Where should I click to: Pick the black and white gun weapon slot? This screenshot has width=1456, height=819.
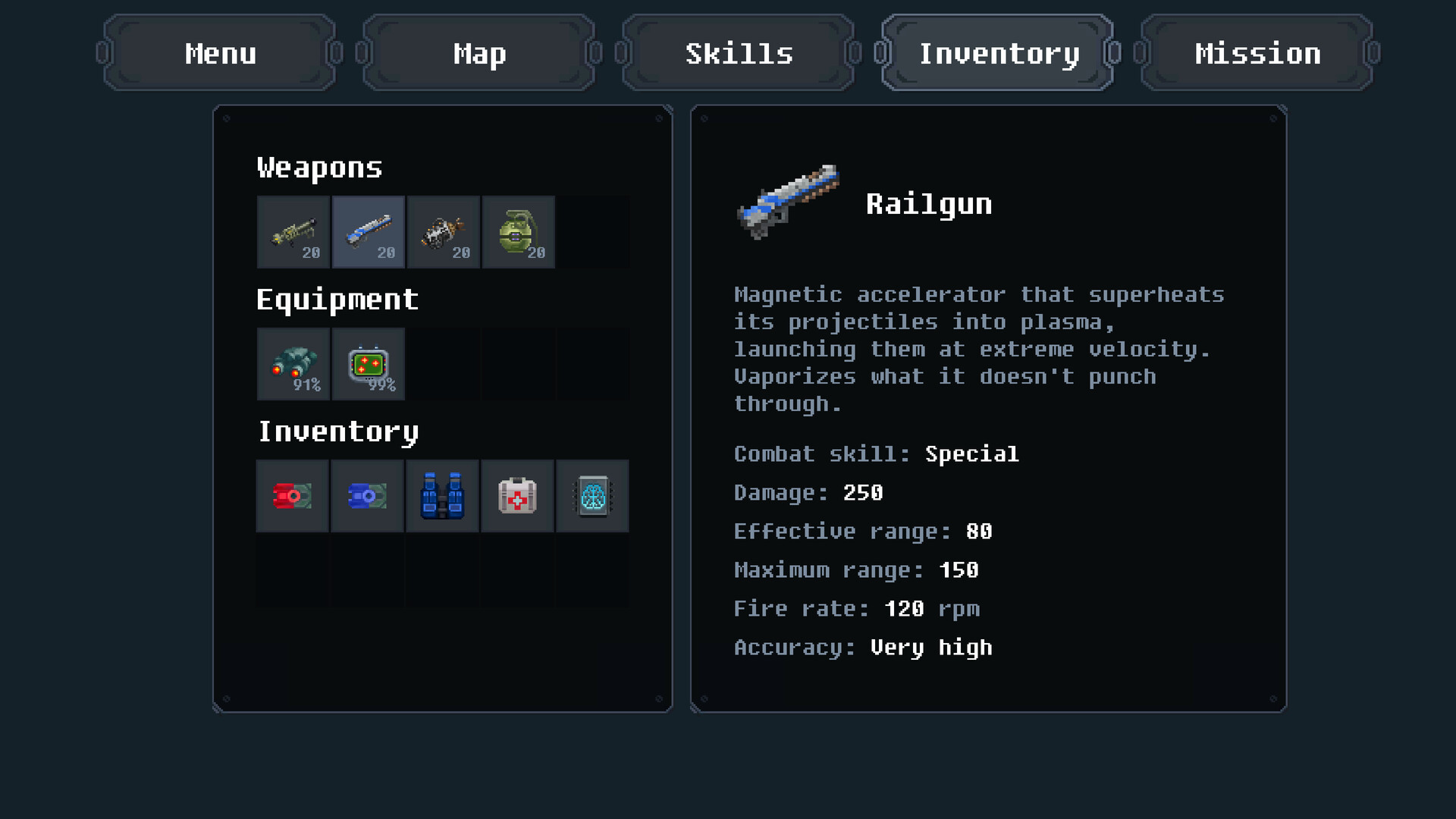[x=444, y=232]
